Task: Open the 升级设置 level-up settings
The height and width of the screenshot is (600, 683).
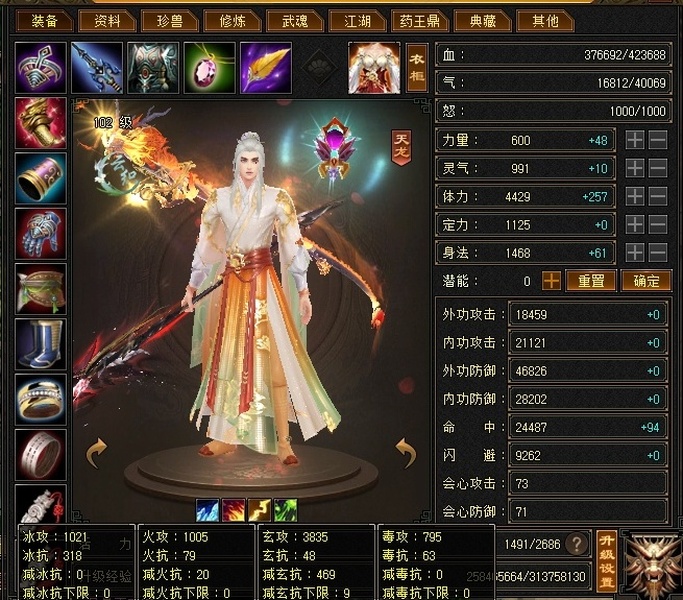Action: 606,560
